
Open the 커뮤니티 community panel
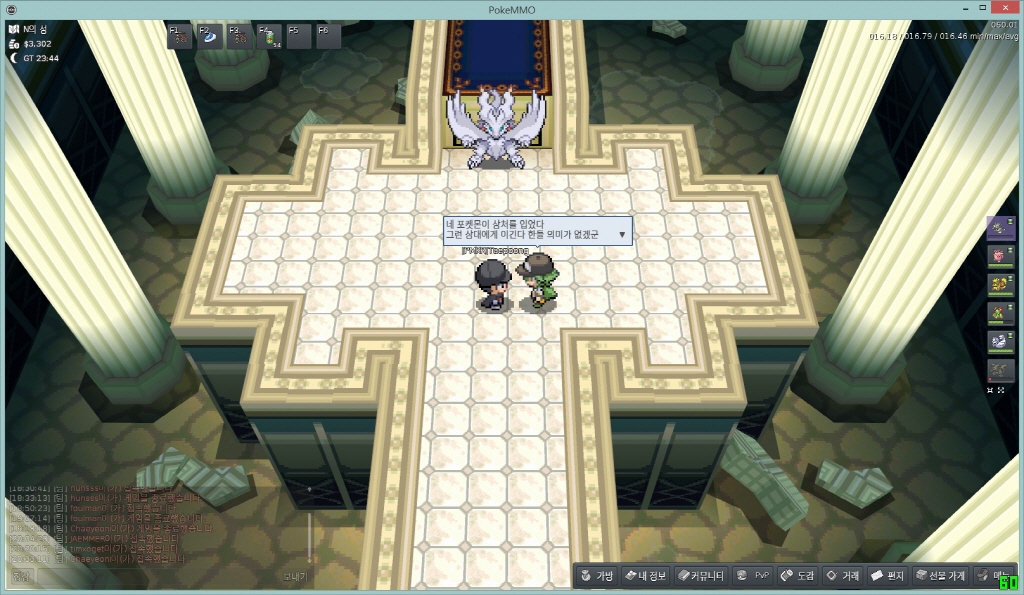[x=699, y=576]
